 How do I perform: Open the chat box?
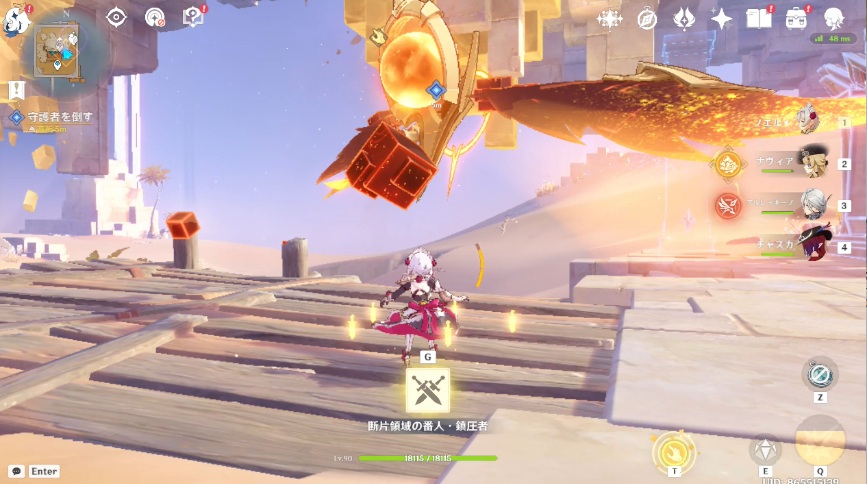click(x=34, y=470)
